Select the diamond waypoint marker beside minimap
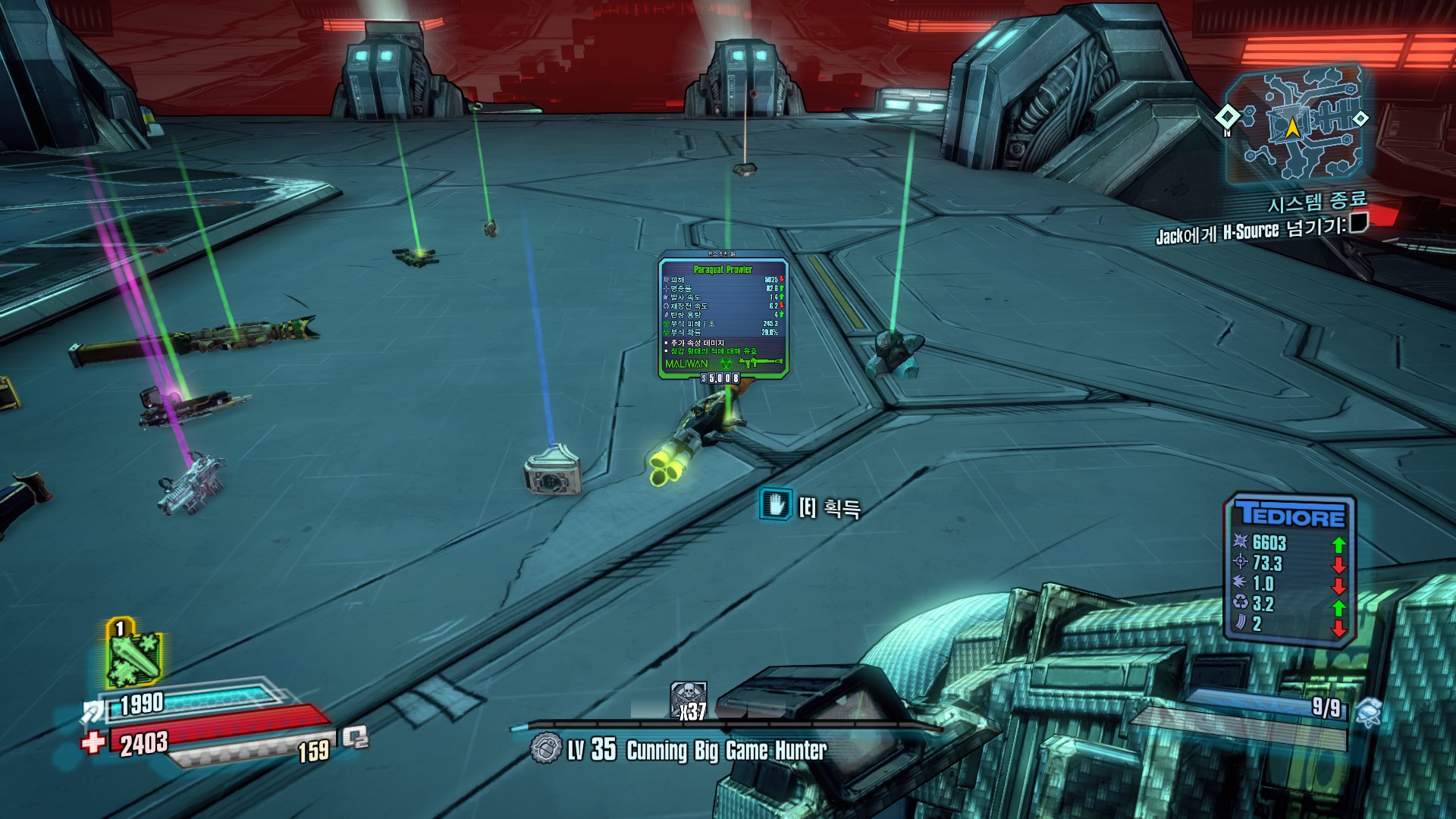The width and height of the screenshot is (1456, 819). click(1227, 117)
